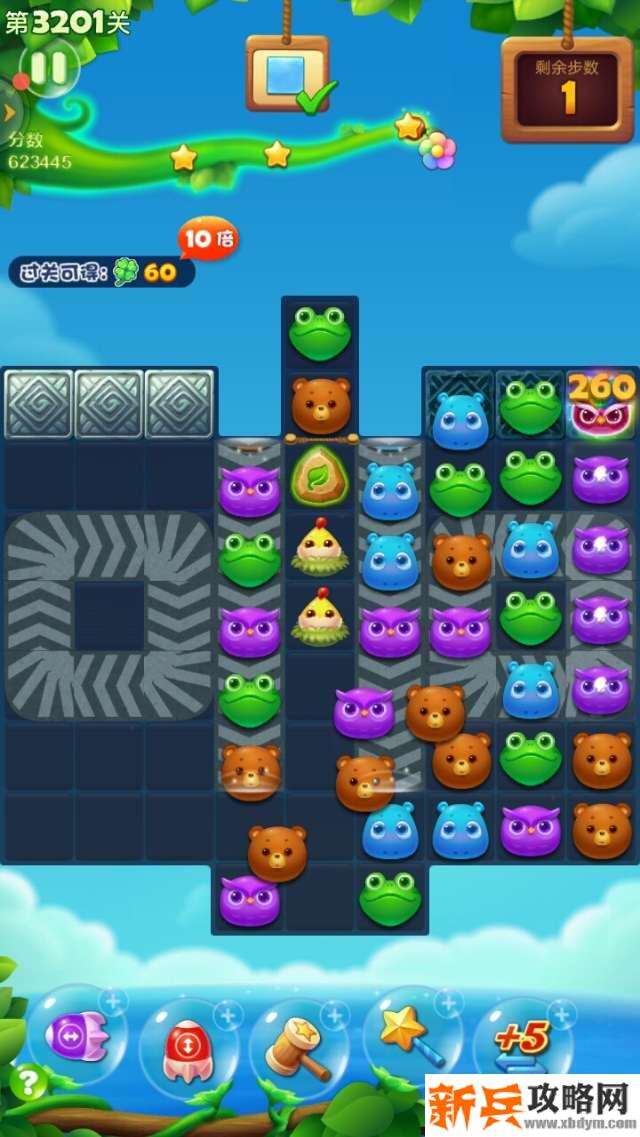Click the blue tile level goal sign
The image size is (640, 1137).
coord(287,74)
